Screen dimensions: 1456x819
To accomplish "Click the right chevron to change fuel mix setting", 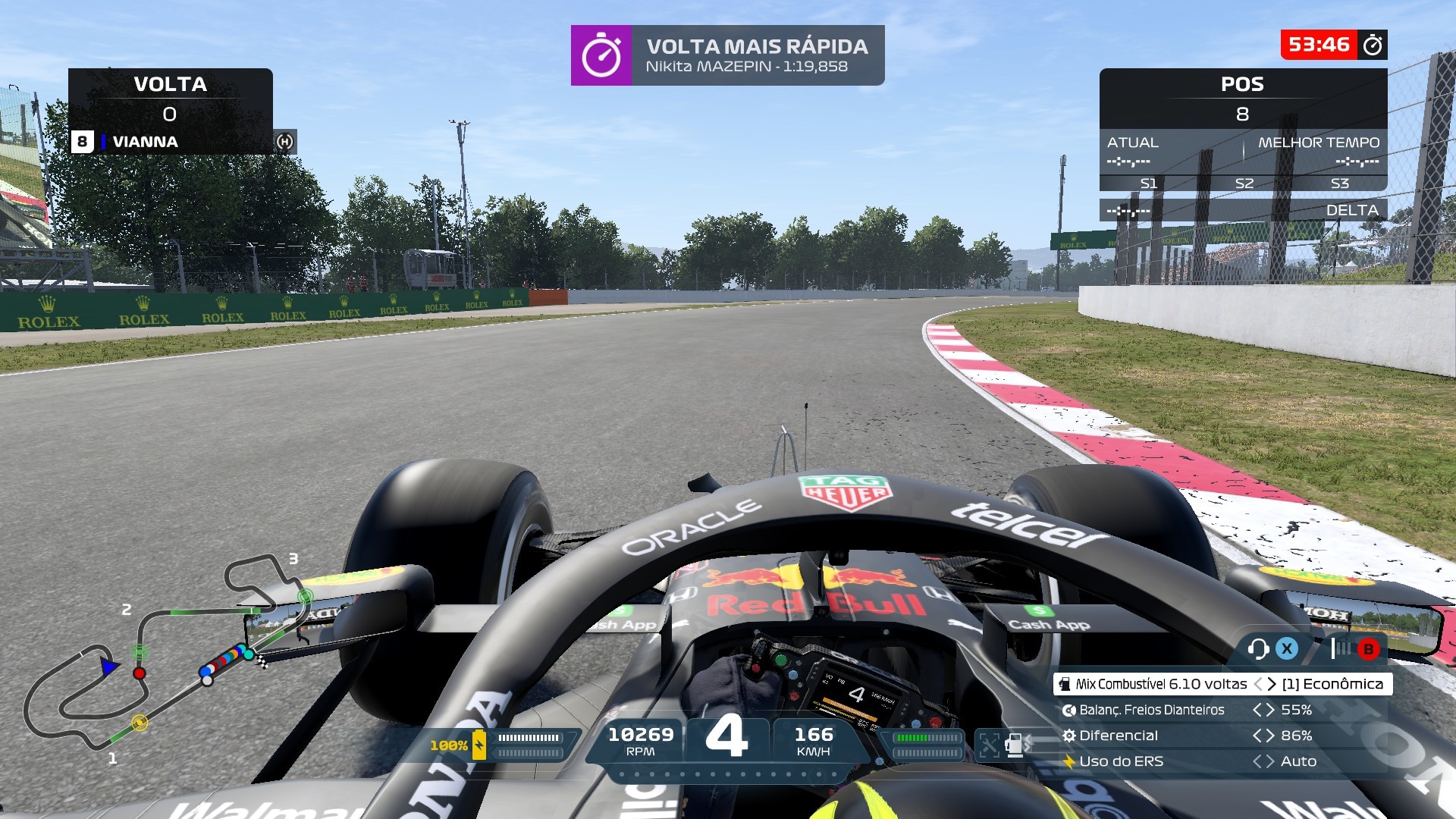I will tap(1271, 684).
